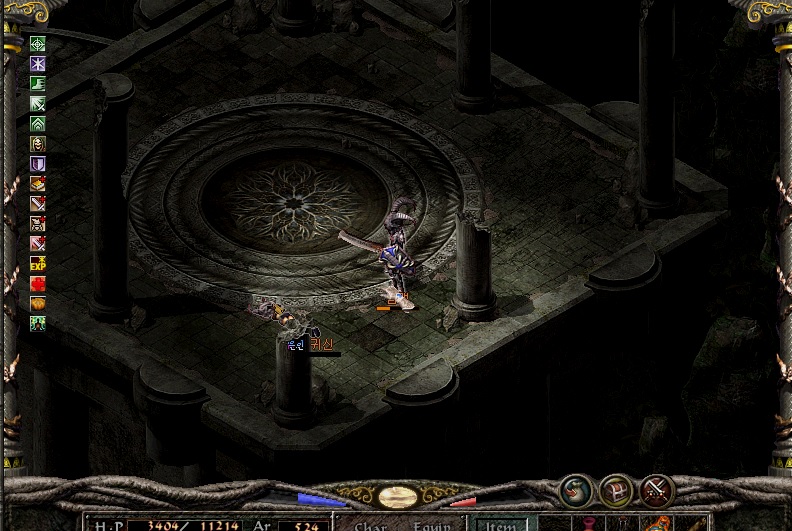This screenshot has width=792, height=531.
Task: Open the treasure chest round button
Action: click(616, 490)
